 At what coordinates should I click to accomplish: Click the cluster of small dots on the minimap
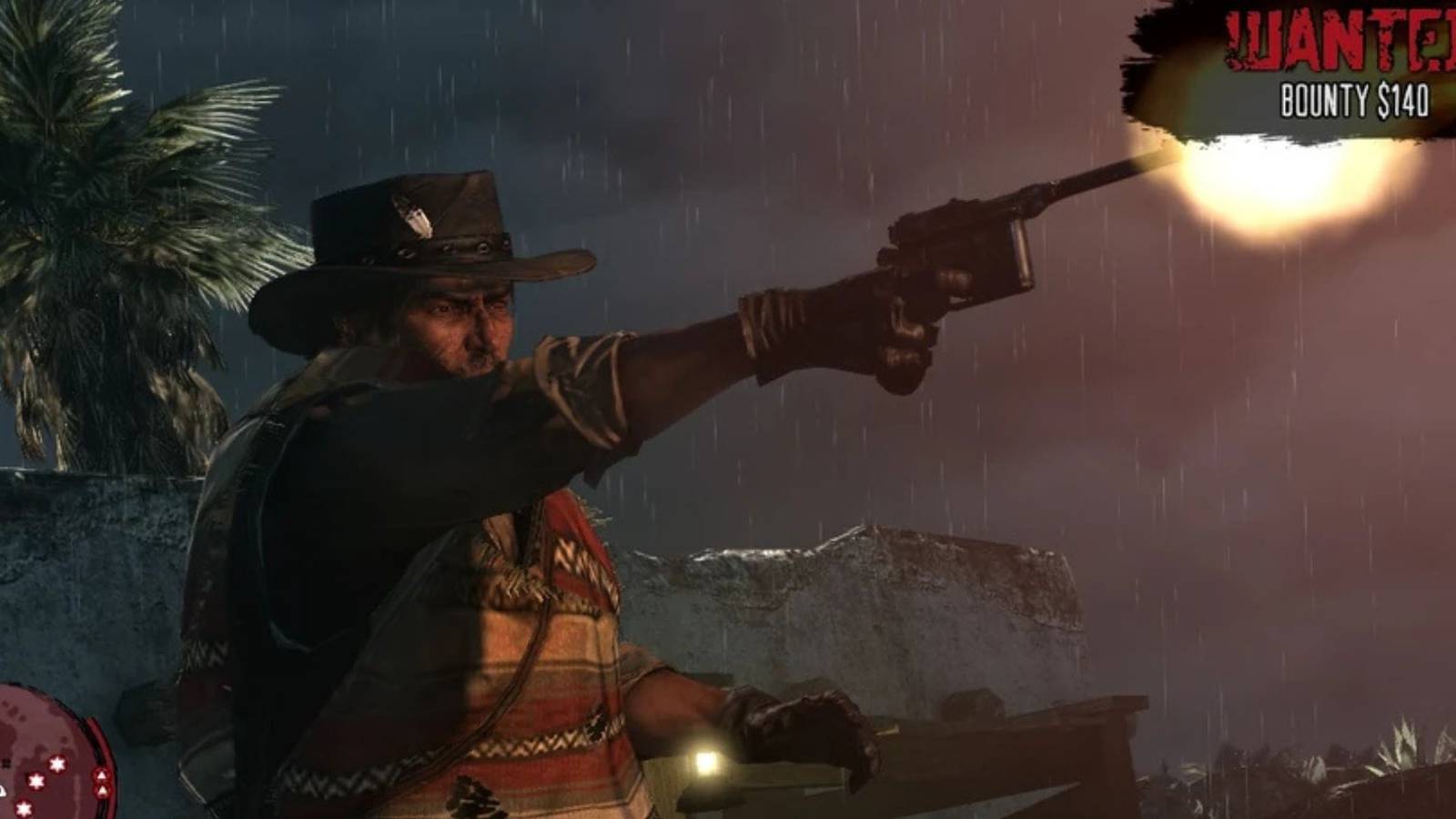click(x=14, y=712)
